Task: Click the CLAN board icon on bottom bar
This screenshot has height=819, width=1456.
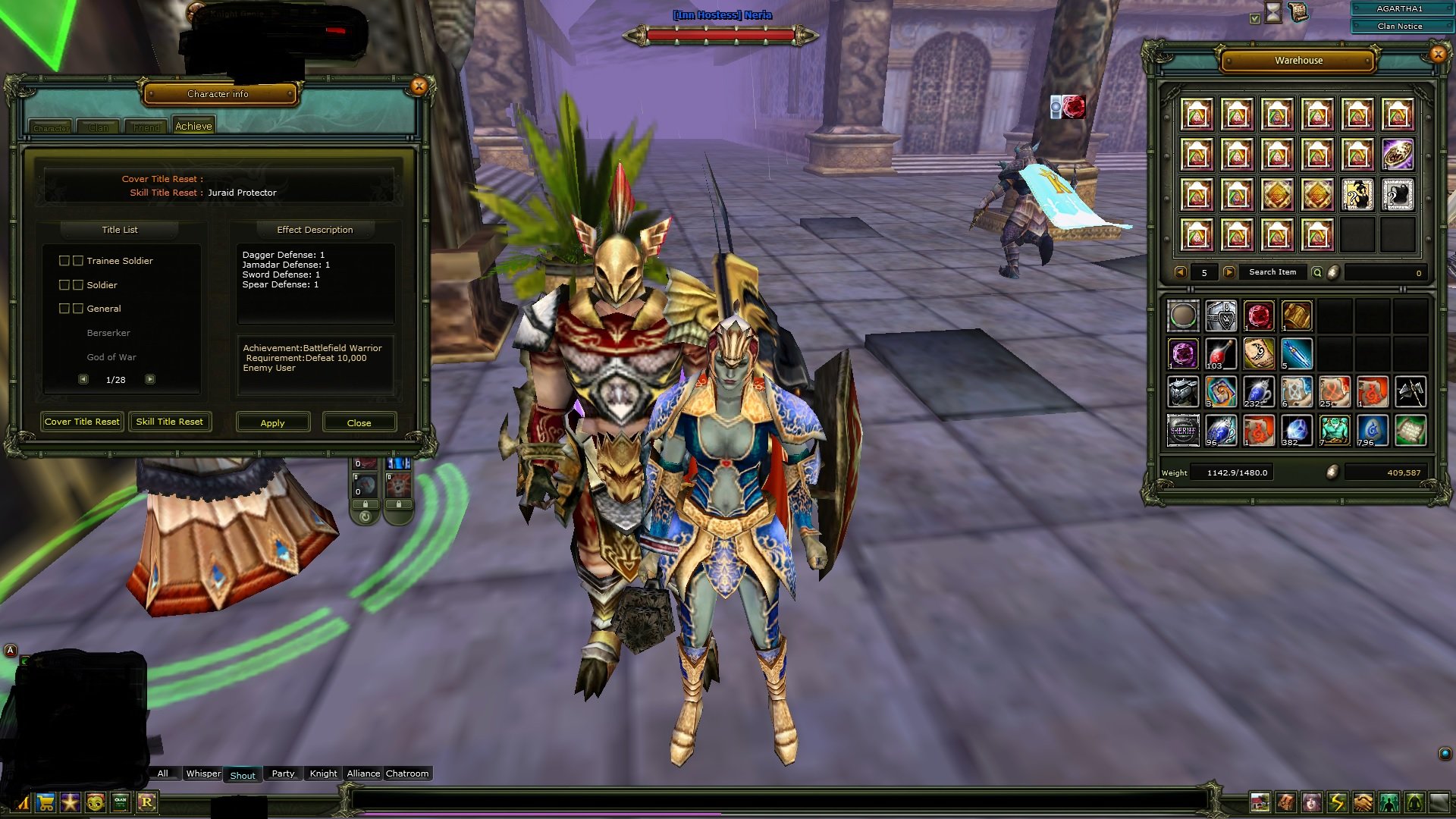Action: (120, 802)
